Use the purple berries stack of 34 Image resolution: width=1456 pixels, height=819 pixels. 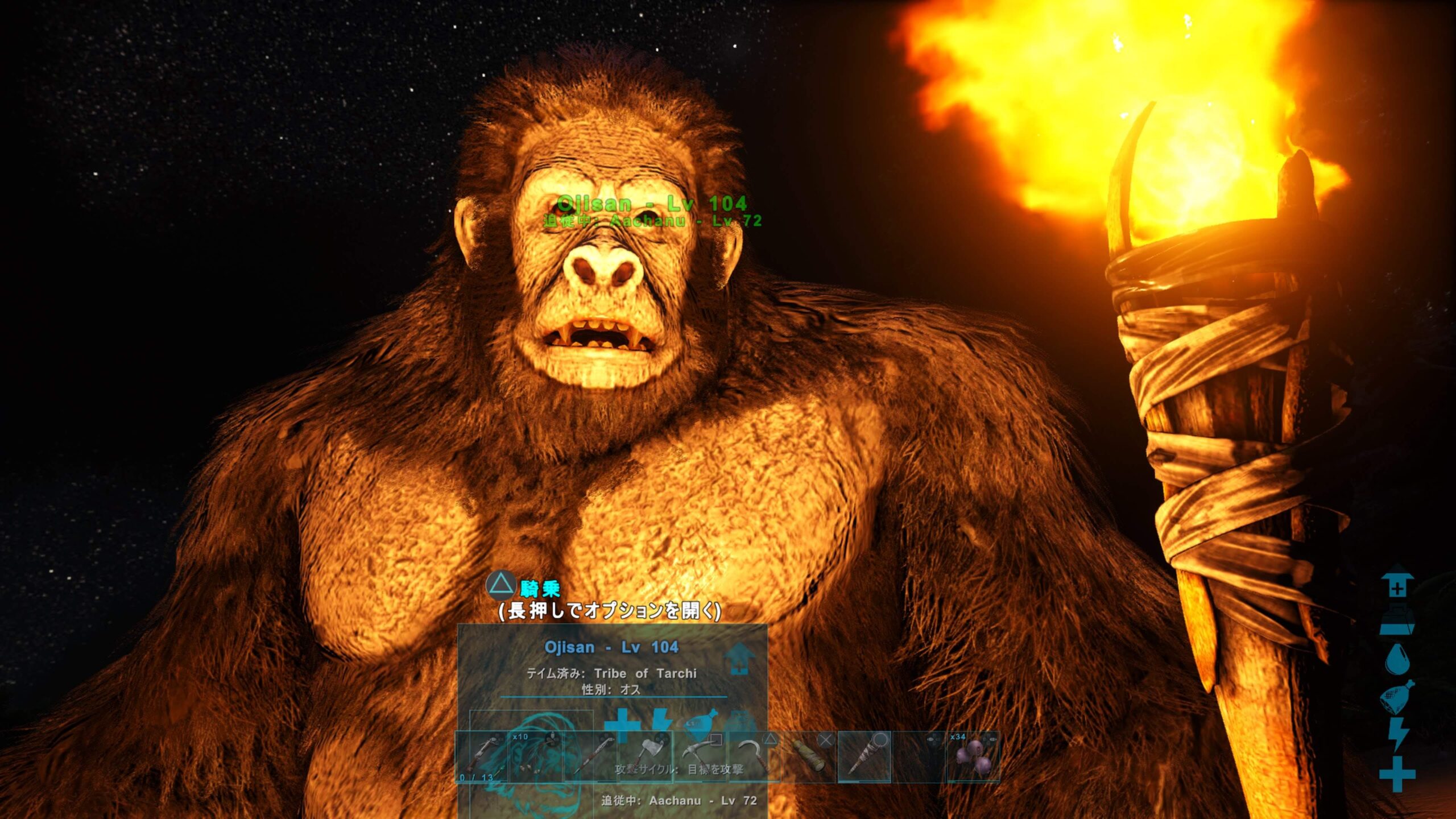(x=973, y=757)
